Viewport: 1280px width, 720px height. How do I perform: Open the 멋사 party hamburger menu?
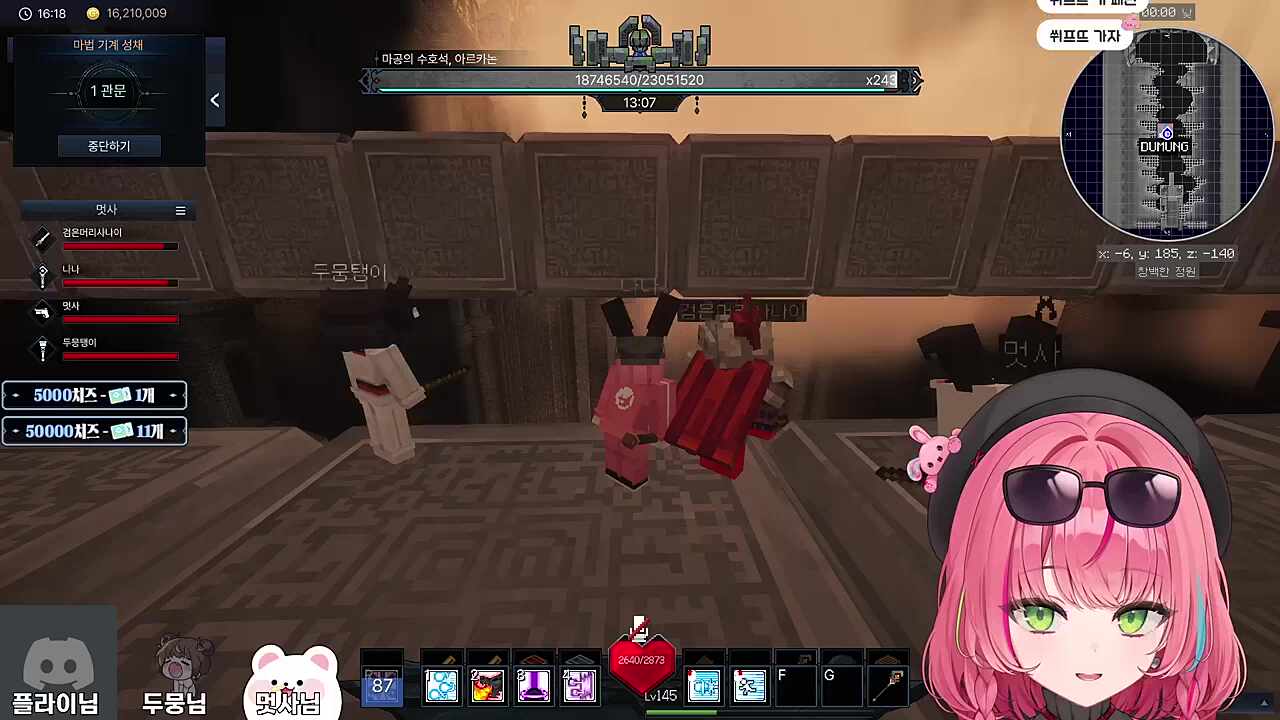[180, 210]
